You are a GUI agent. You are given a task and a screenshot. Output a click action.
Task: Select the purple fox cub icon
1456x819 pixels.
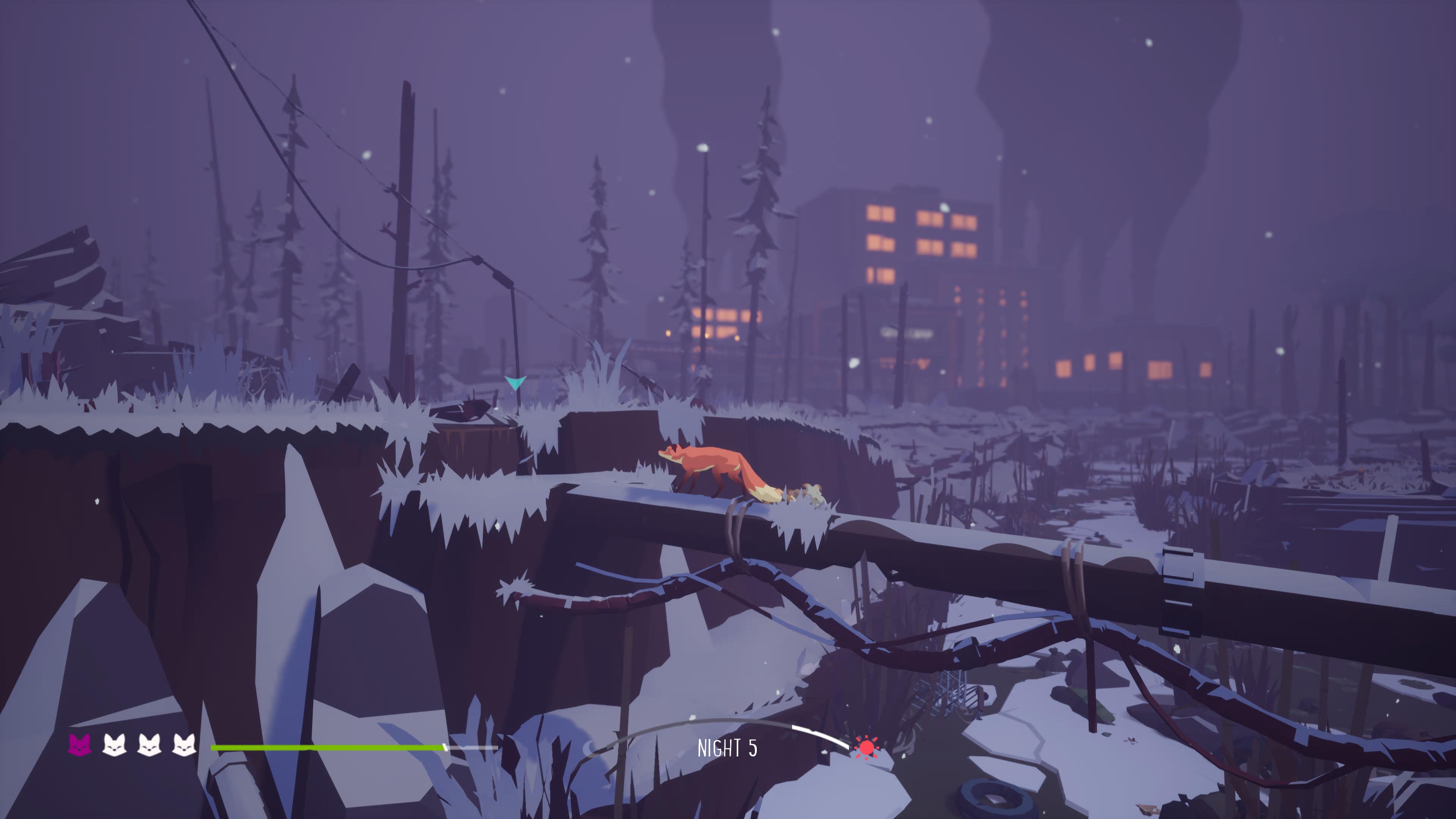[80, 745]
